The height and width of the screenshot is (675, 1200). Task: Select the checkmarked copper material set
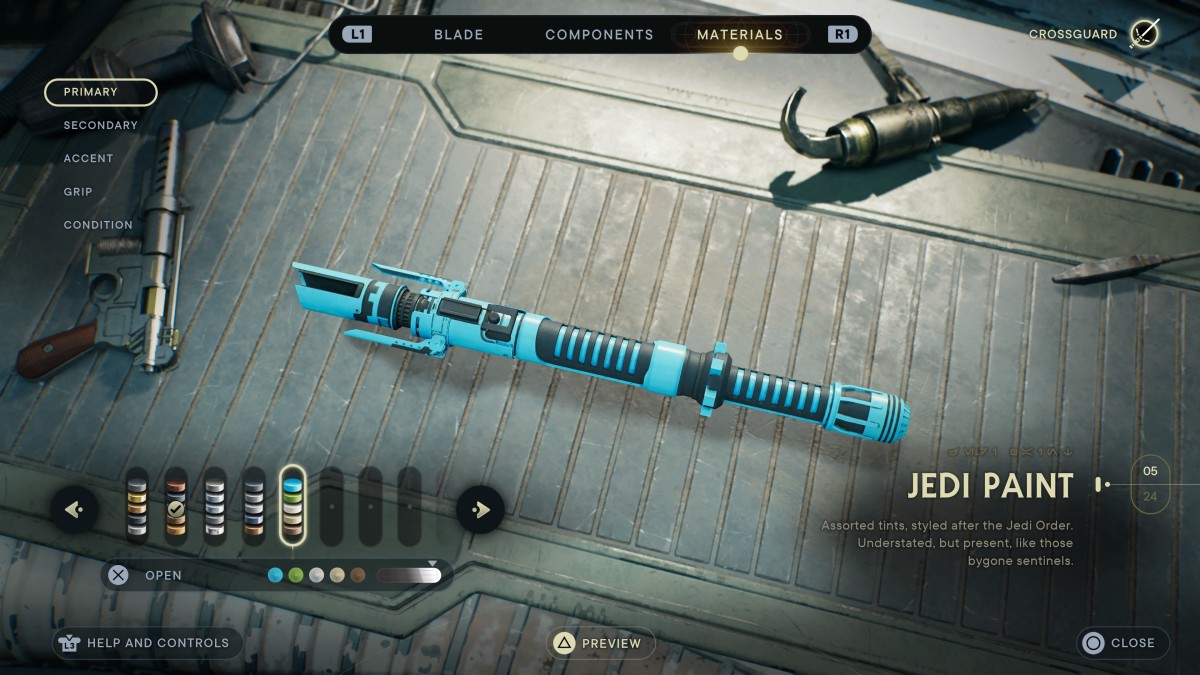[176, 507]
